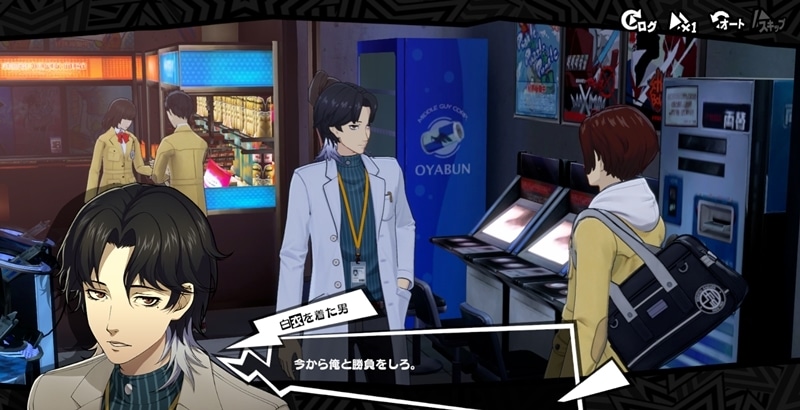Toggle auto-advance (オート) mode
This screenshot has width=800, height=410.
point(727,21)
